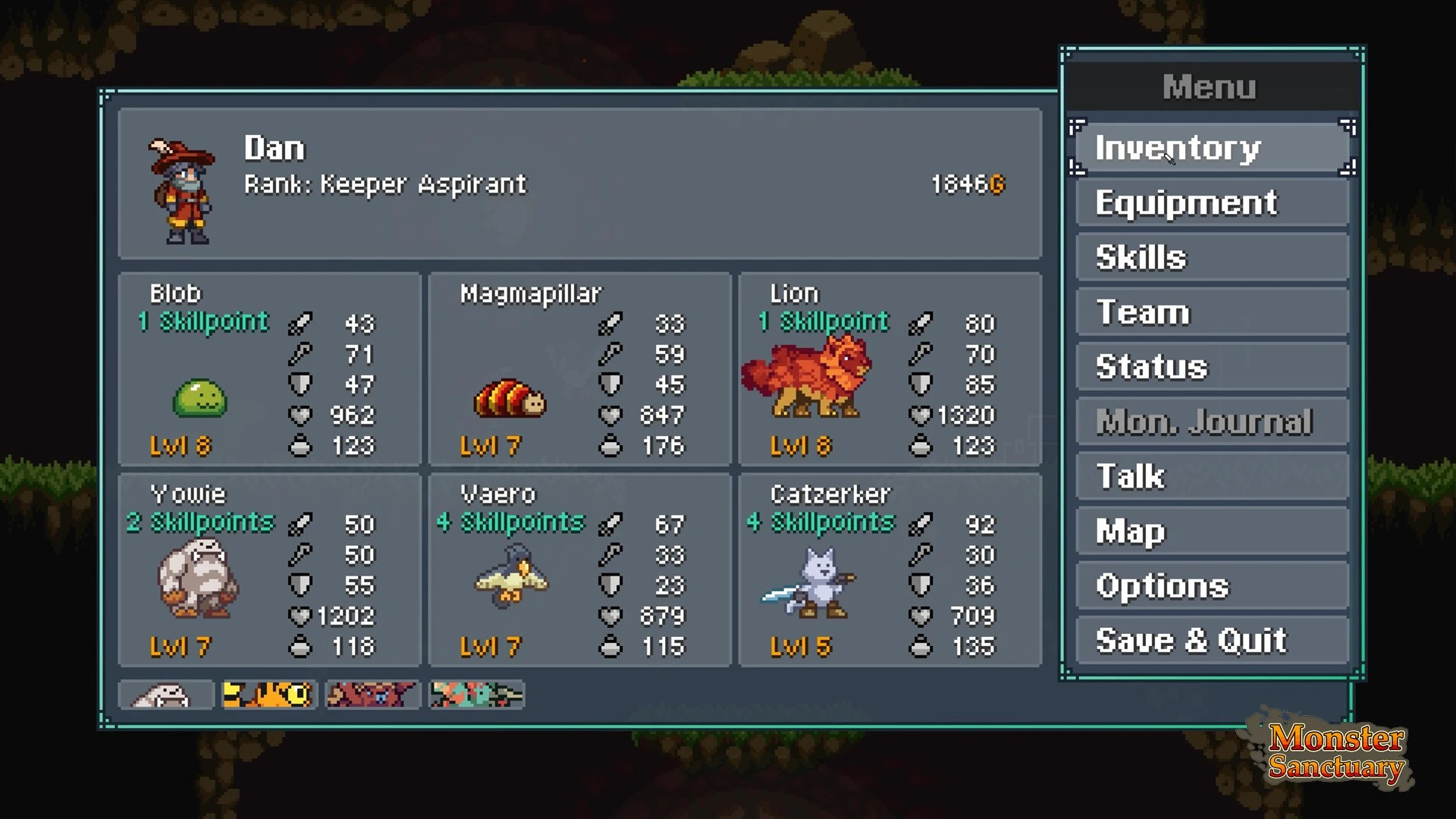The width and height of the screenshot is (1456, 819).
Task: Select the Magmapillar monster panel
Action: tap(579, 369)
